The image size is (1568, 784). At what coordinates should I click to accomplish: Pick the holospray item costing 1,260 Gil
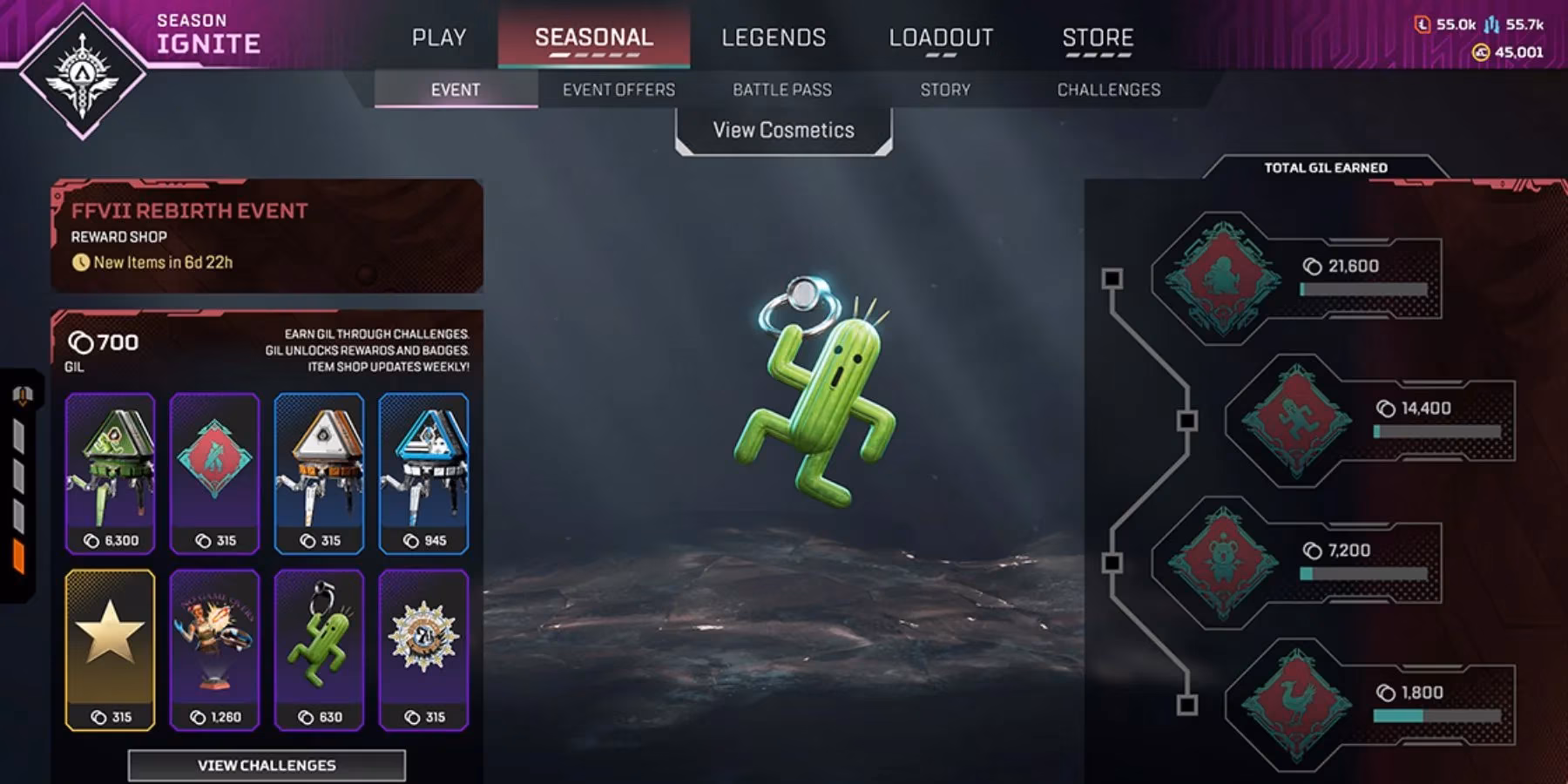pyautogui.click(x=214, y=650)
